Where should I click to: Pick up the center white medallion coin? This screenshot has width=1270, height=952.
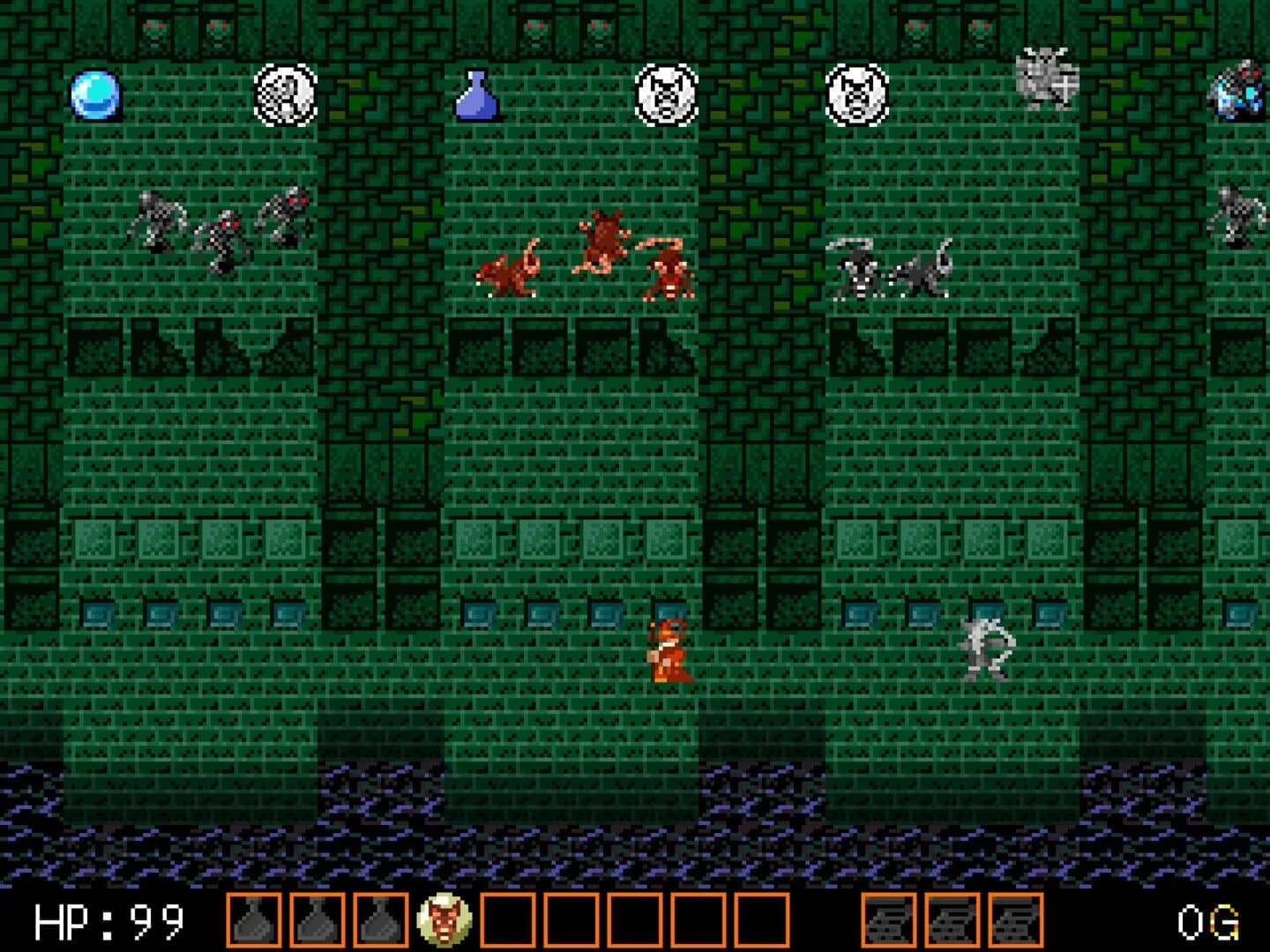[668, 94]
